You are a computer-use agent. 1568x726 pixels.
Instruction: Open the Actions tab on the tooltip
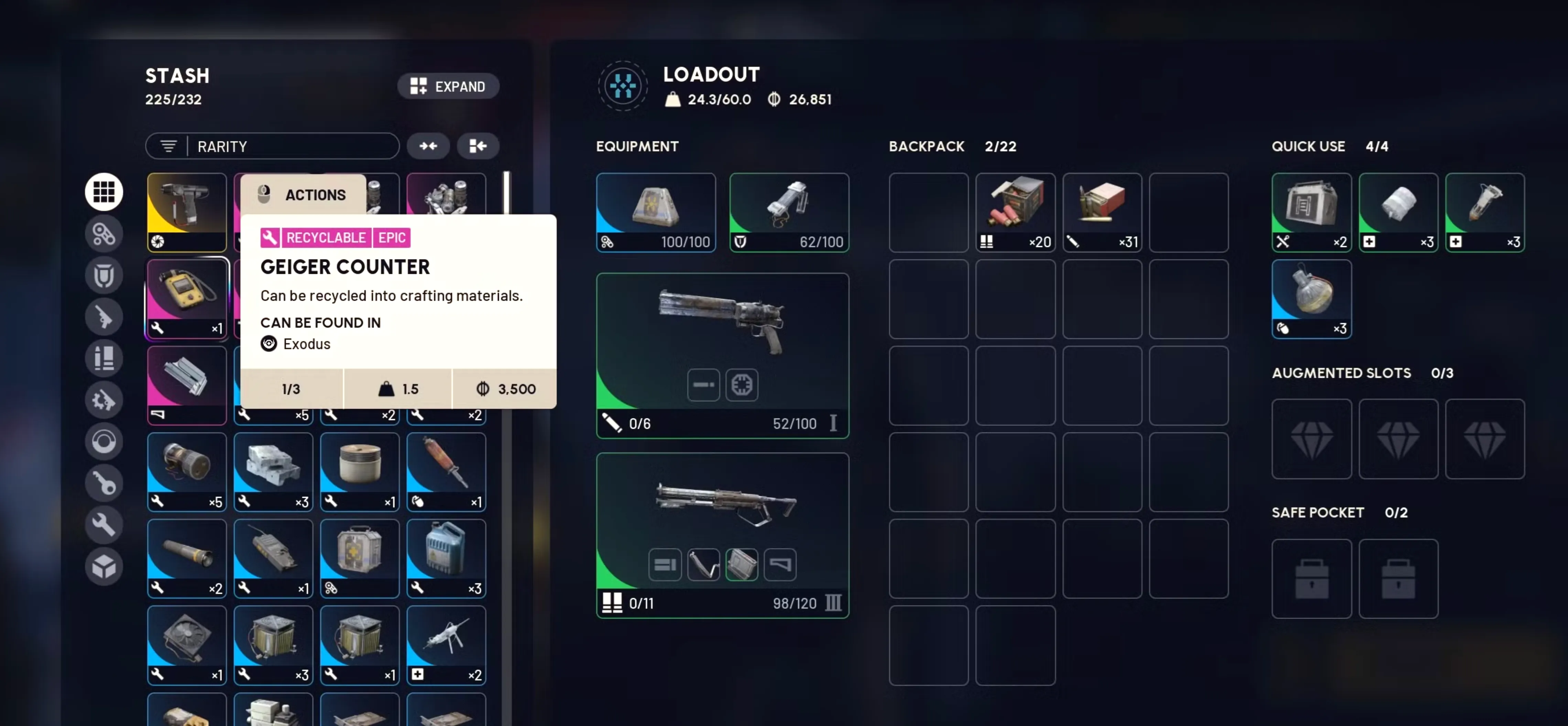(x=303, y=195)
